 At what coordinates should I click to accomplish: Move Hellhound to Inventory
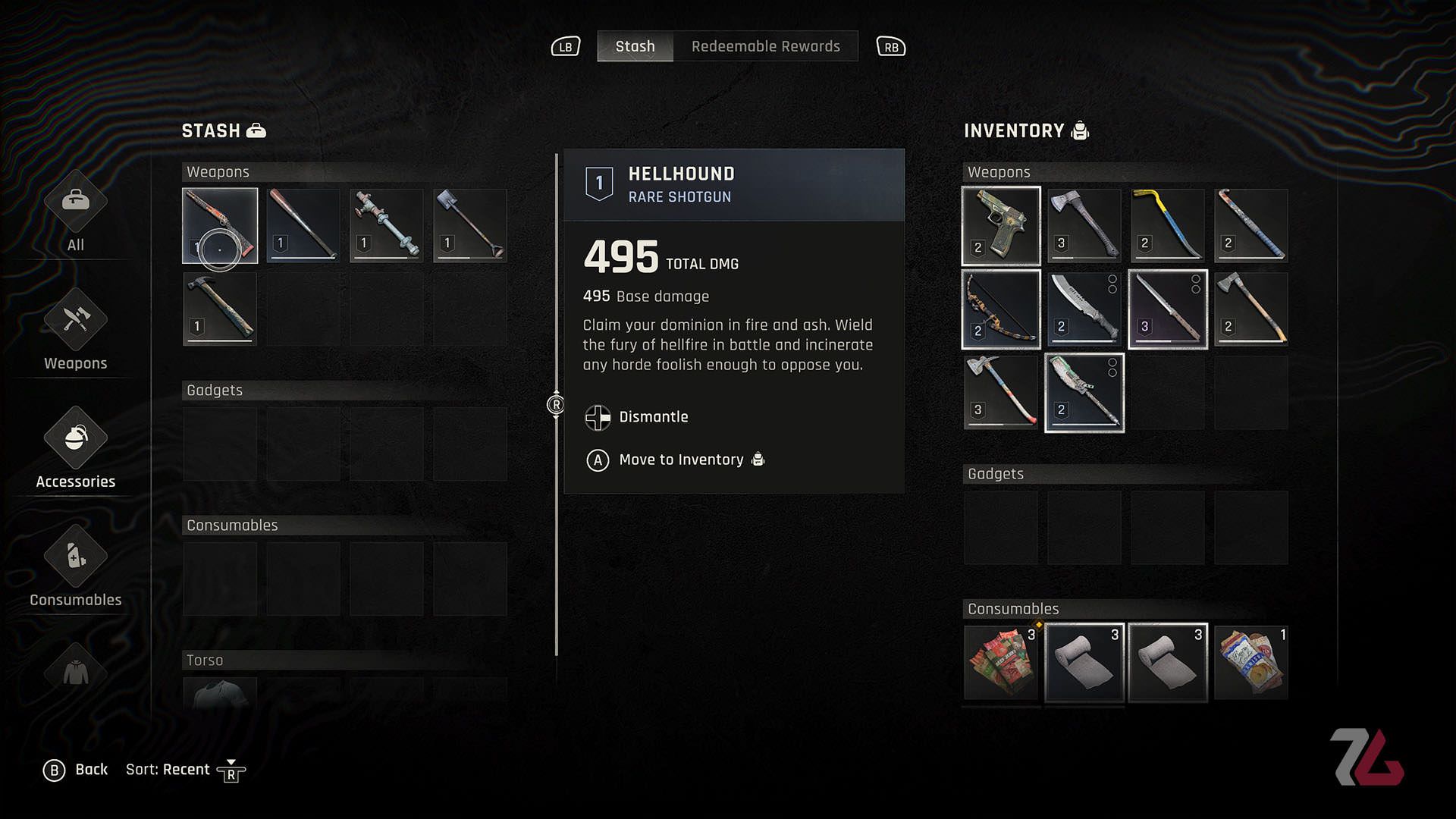(680, 460)
